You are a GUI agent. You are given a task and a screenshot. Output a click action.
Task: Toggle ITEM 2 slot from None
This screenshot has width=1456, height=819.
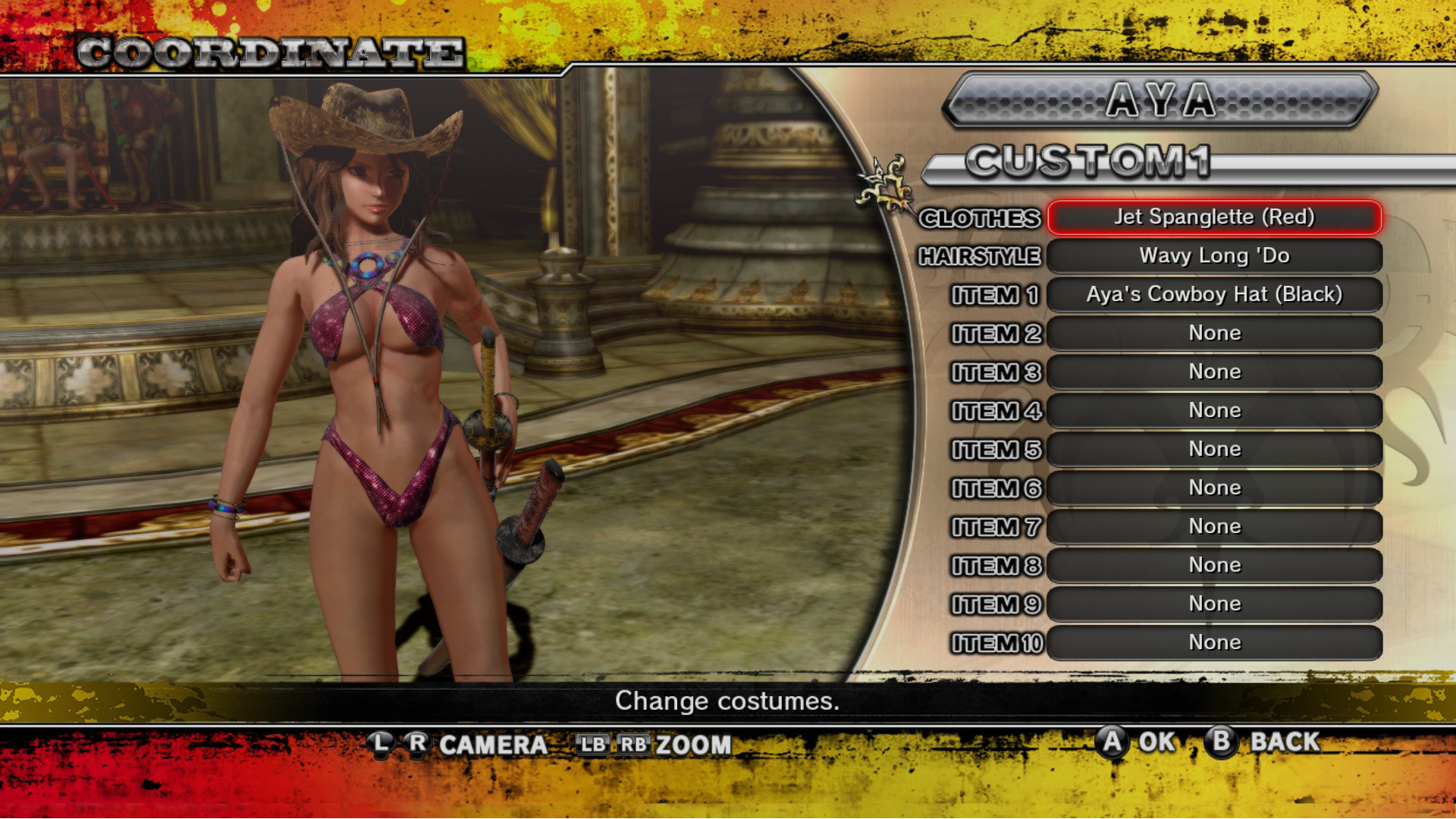click(1213, 333)
